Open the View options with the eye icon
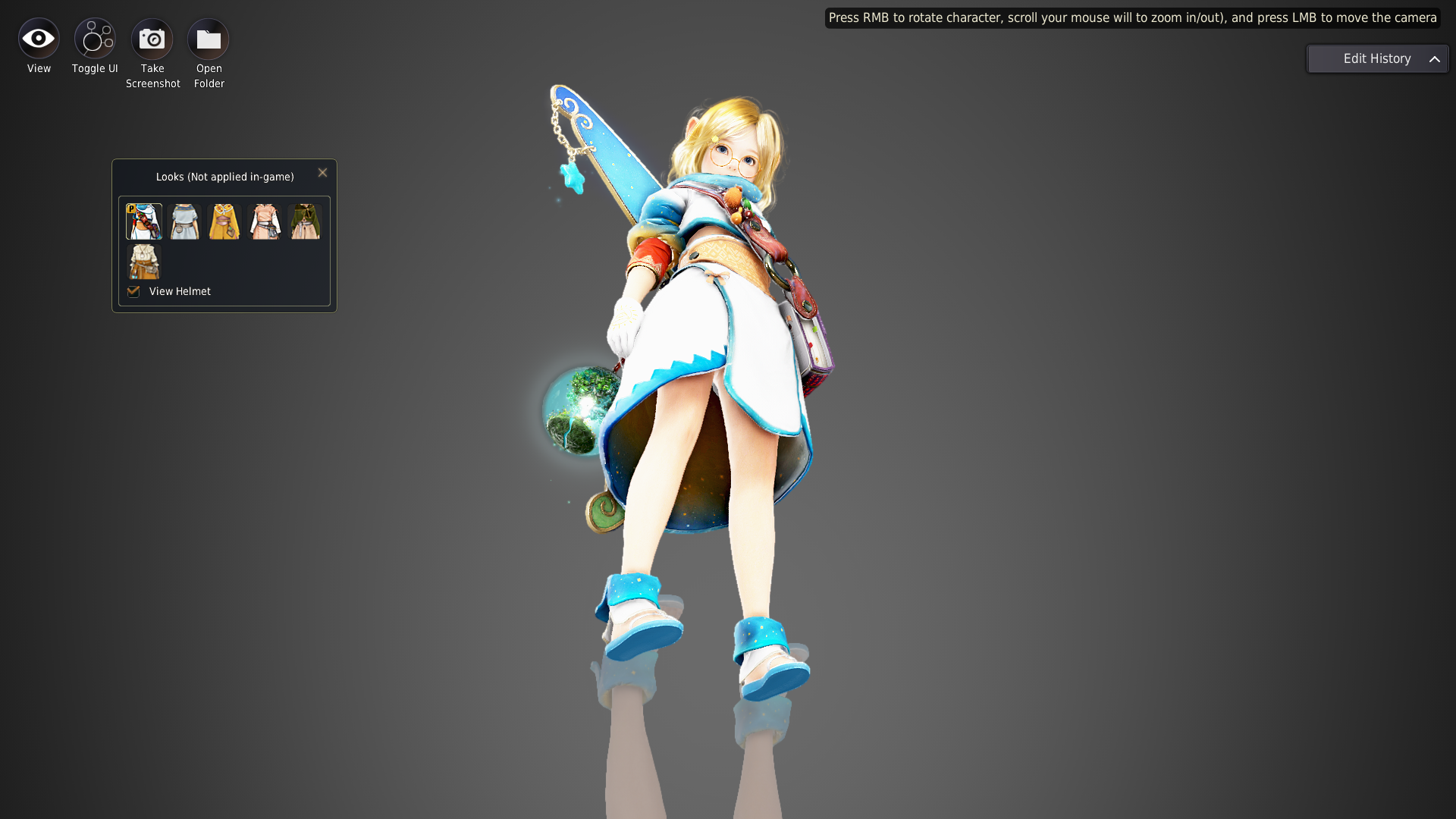Viewport: 1456px width, 819px height. tap(38, 36)
